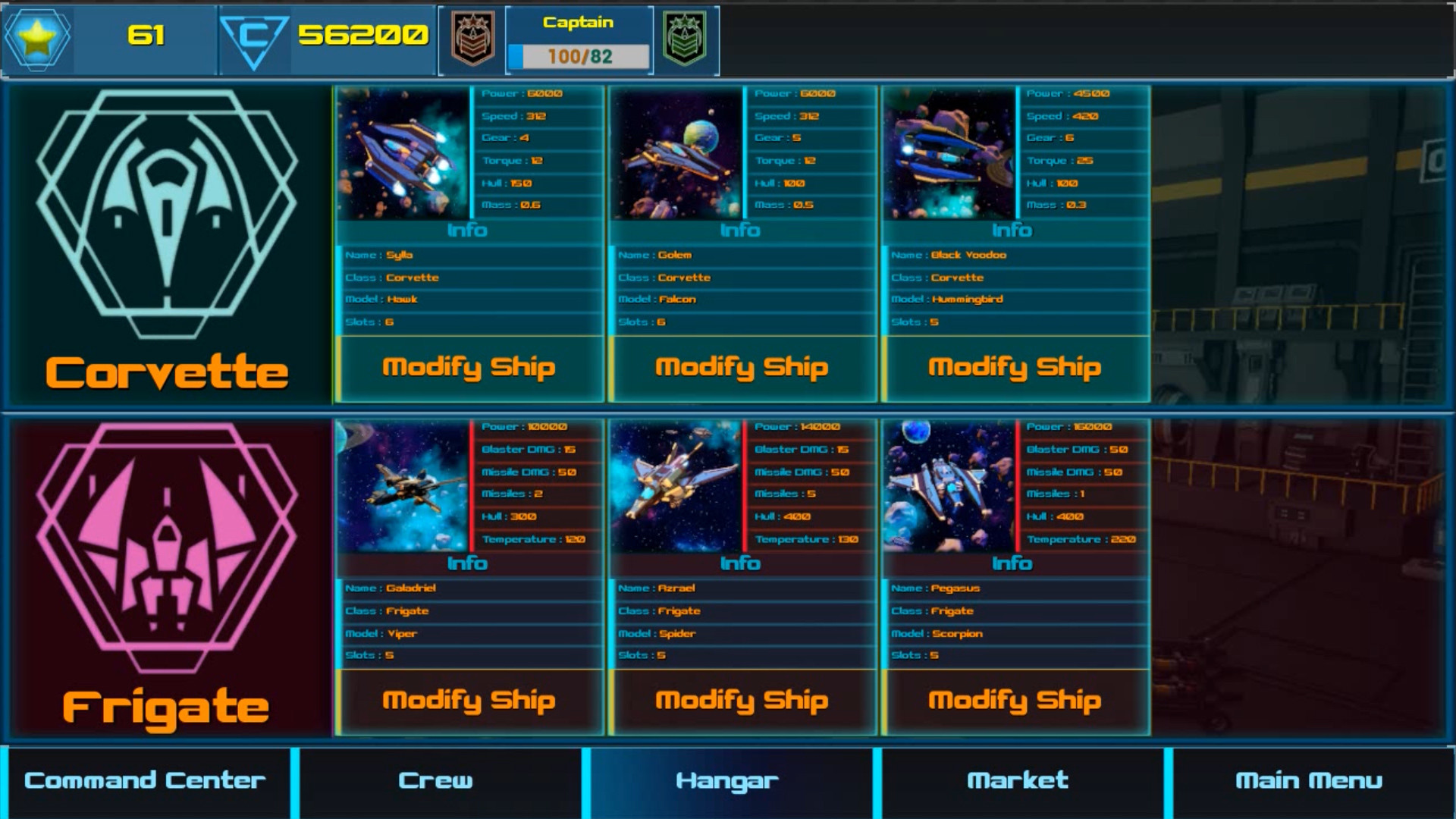This screenshot has width=1456, height=819.
Task: Open the Info details for Black Voodoo
Action: pos(1015,231)
